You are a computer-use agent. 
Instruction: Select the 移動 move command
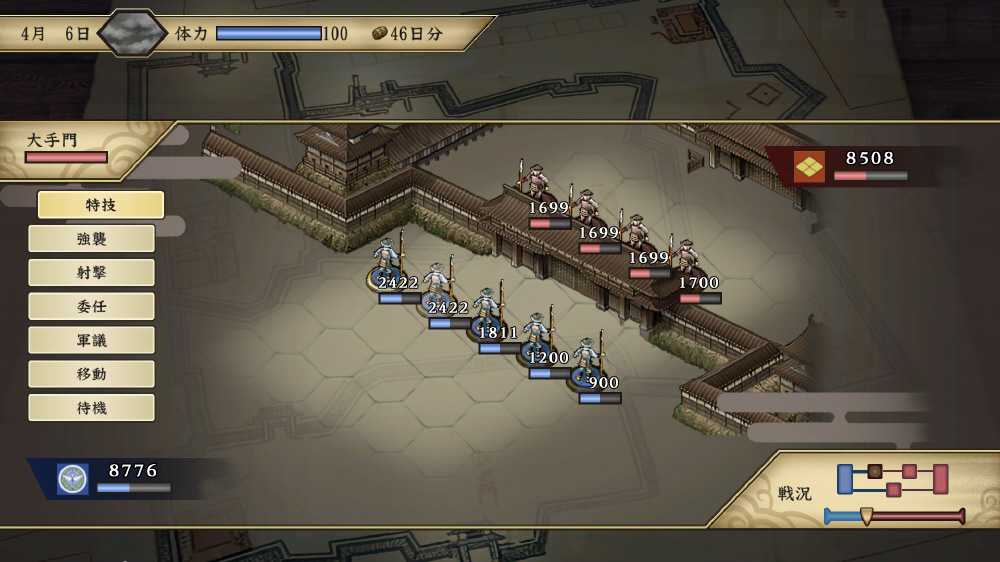coord(91,375)
